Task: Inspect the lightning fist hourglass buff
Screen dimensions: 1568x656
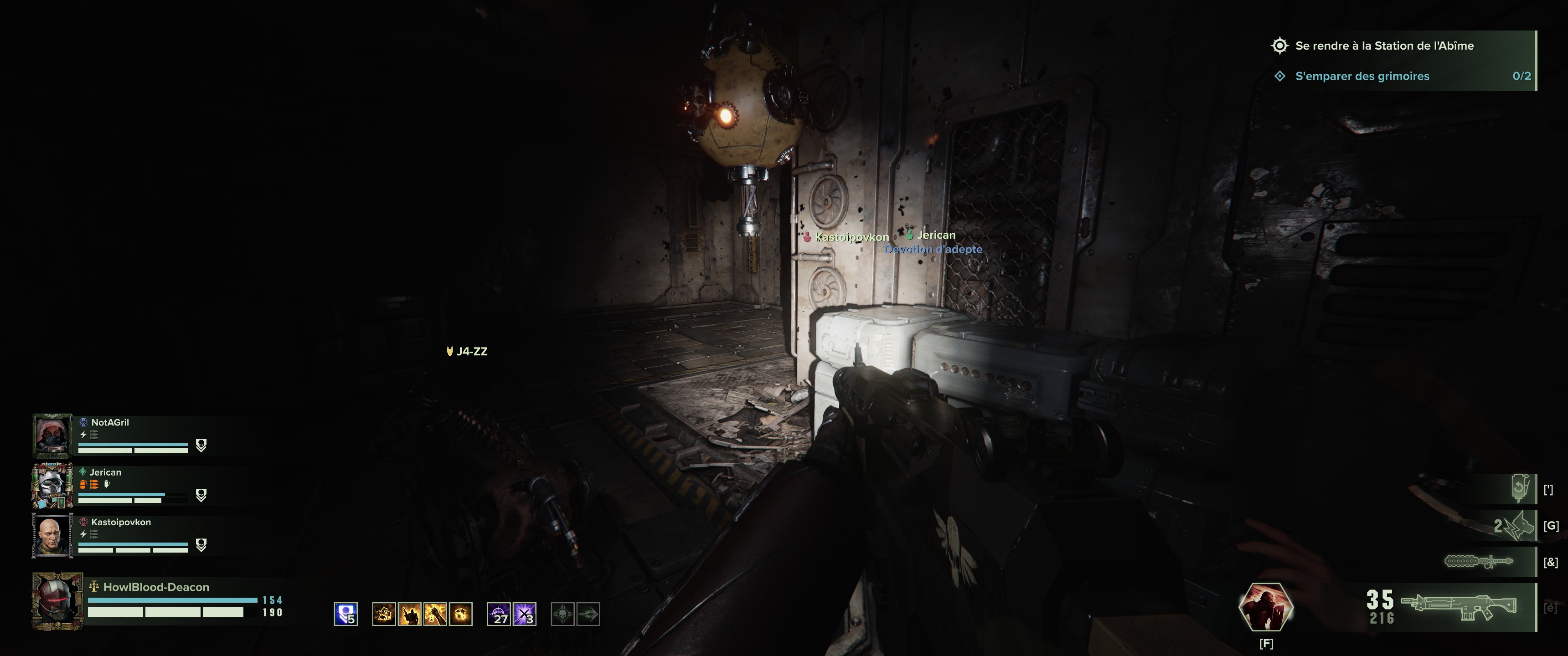Action: 435,614
